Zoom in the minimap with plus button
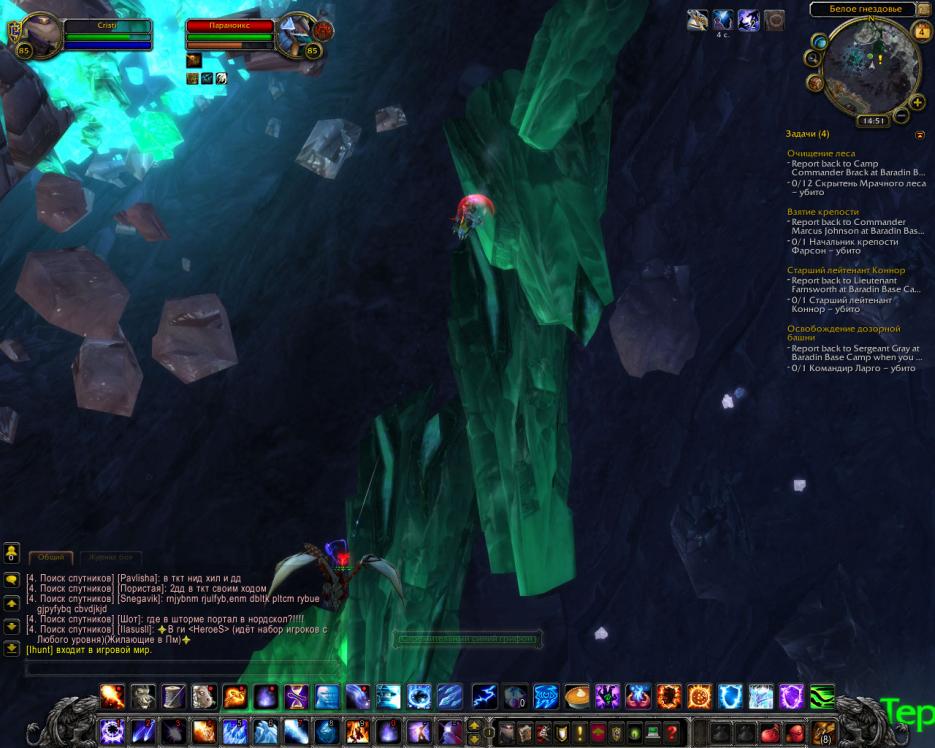Image resolution: width=935 pixels, height=748 pixels. (917, 102)
